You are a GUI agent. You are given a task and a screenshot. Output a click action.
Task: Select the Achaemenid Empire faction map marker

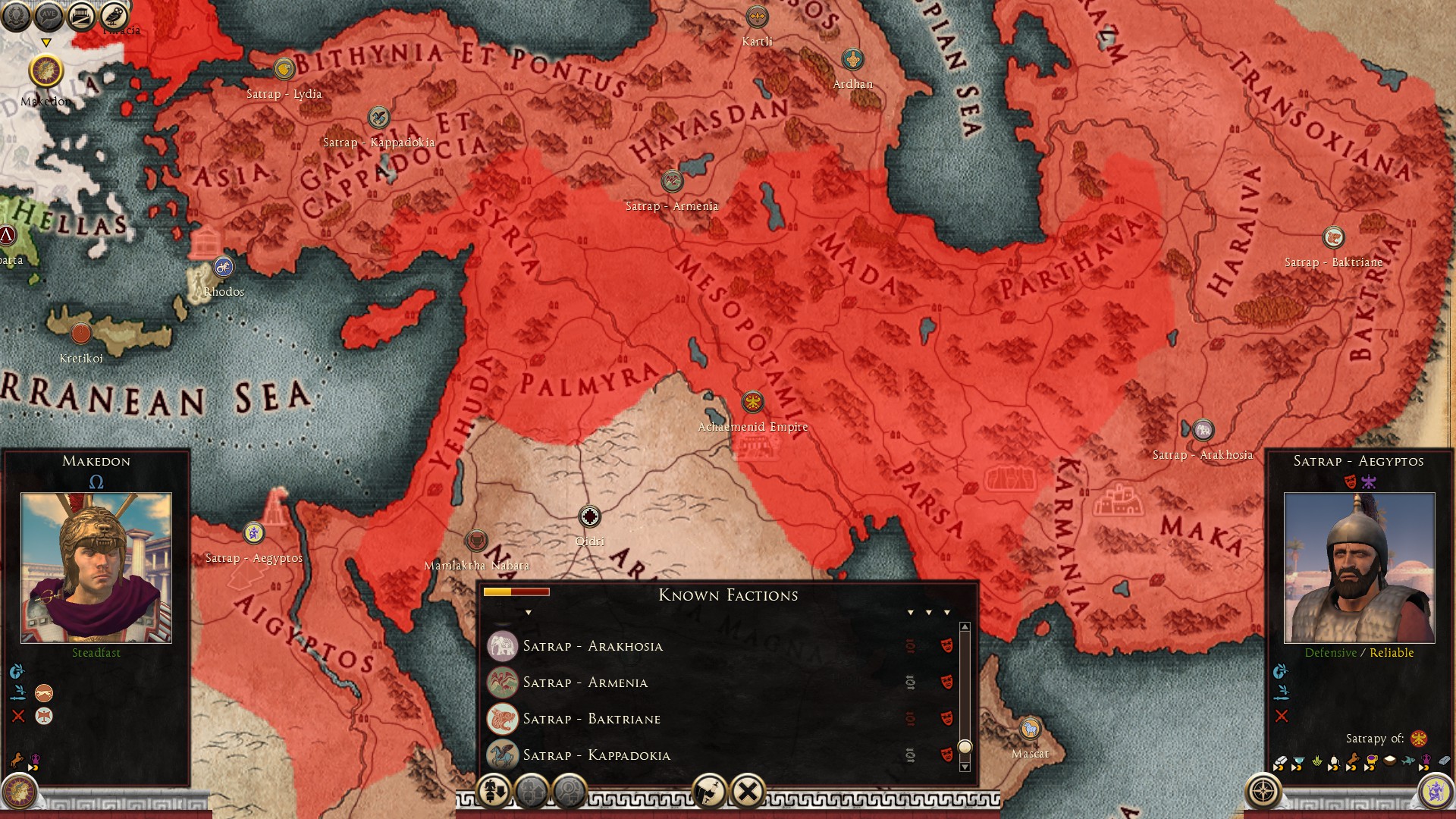[752, 402]
